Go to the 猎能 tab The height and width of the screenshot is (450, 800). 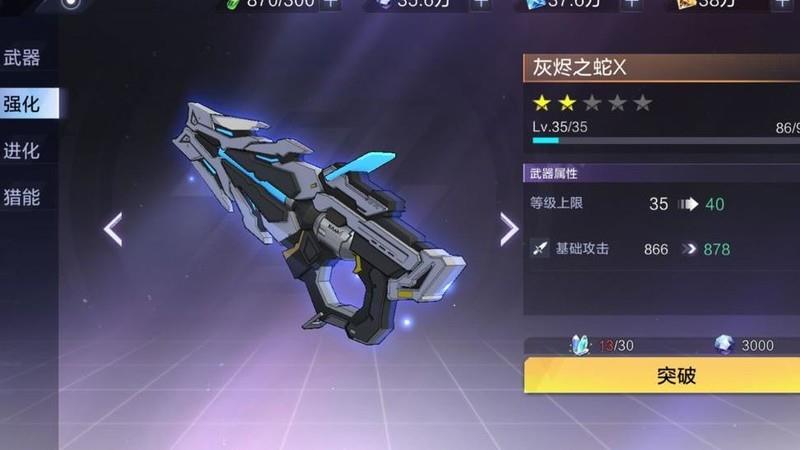tap(22, 196)
